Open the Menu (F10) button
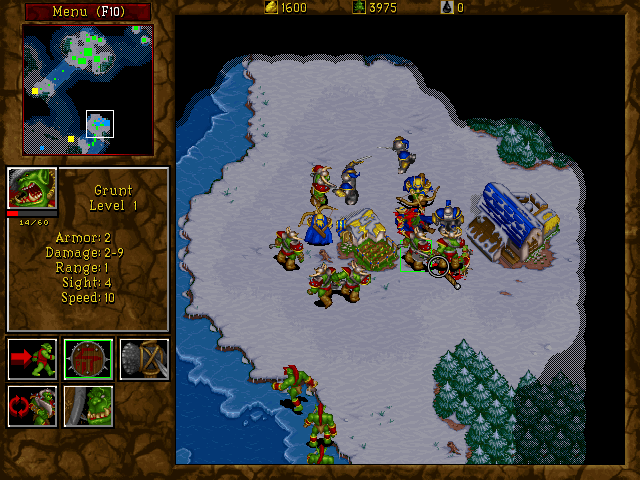This screenshot has width=640, height=480. (87, 11)
